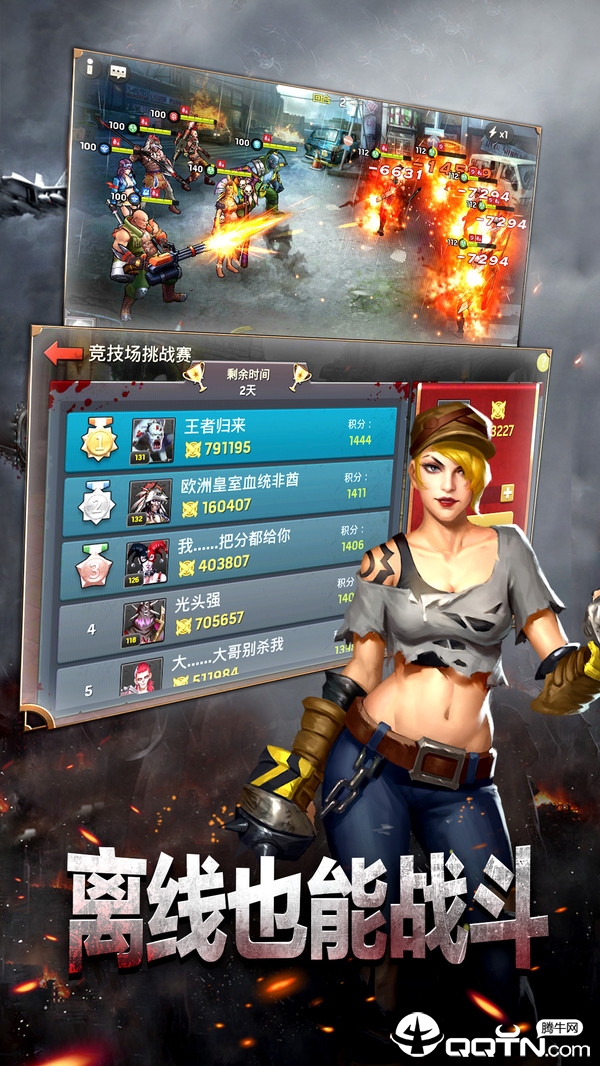Click the plus button on red panel
The image size is (600, 1066).
click(507, 493)
